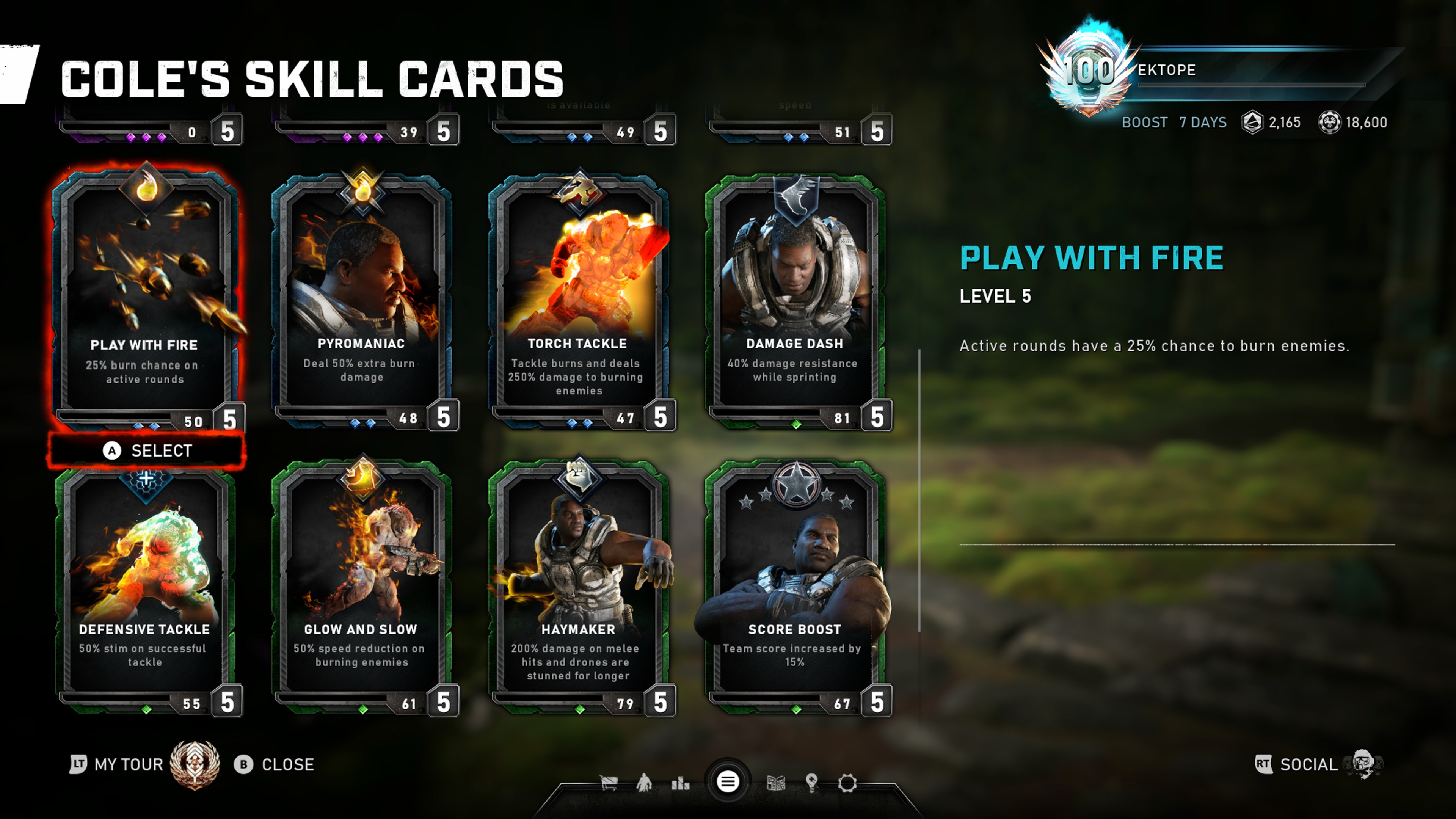The height and width of the screenshot is (819, 1456).
Task: Open the store shopping cart icon
Action: (609, 783)
